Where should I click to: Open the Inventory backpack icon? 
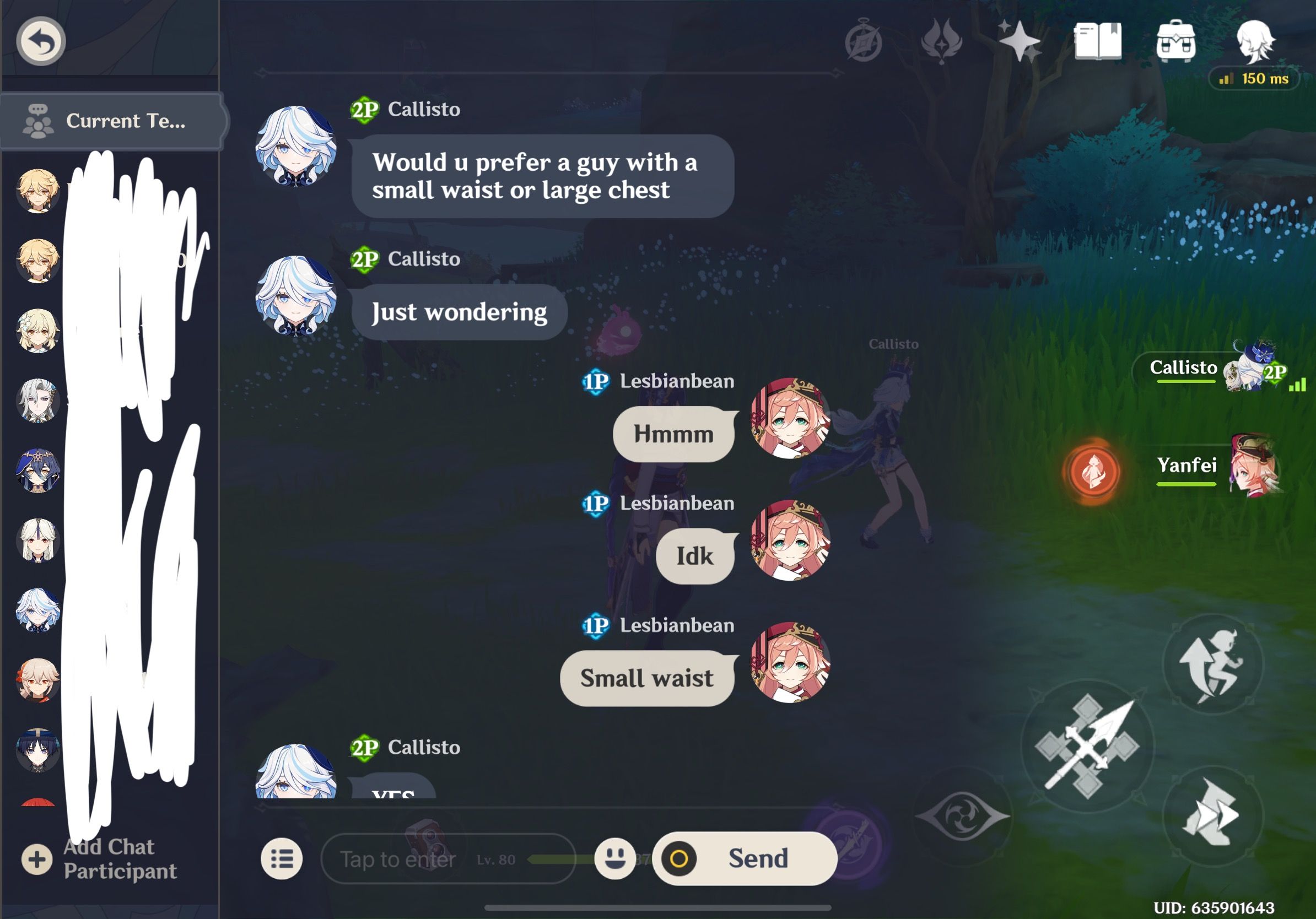(x=1176, y=41)
